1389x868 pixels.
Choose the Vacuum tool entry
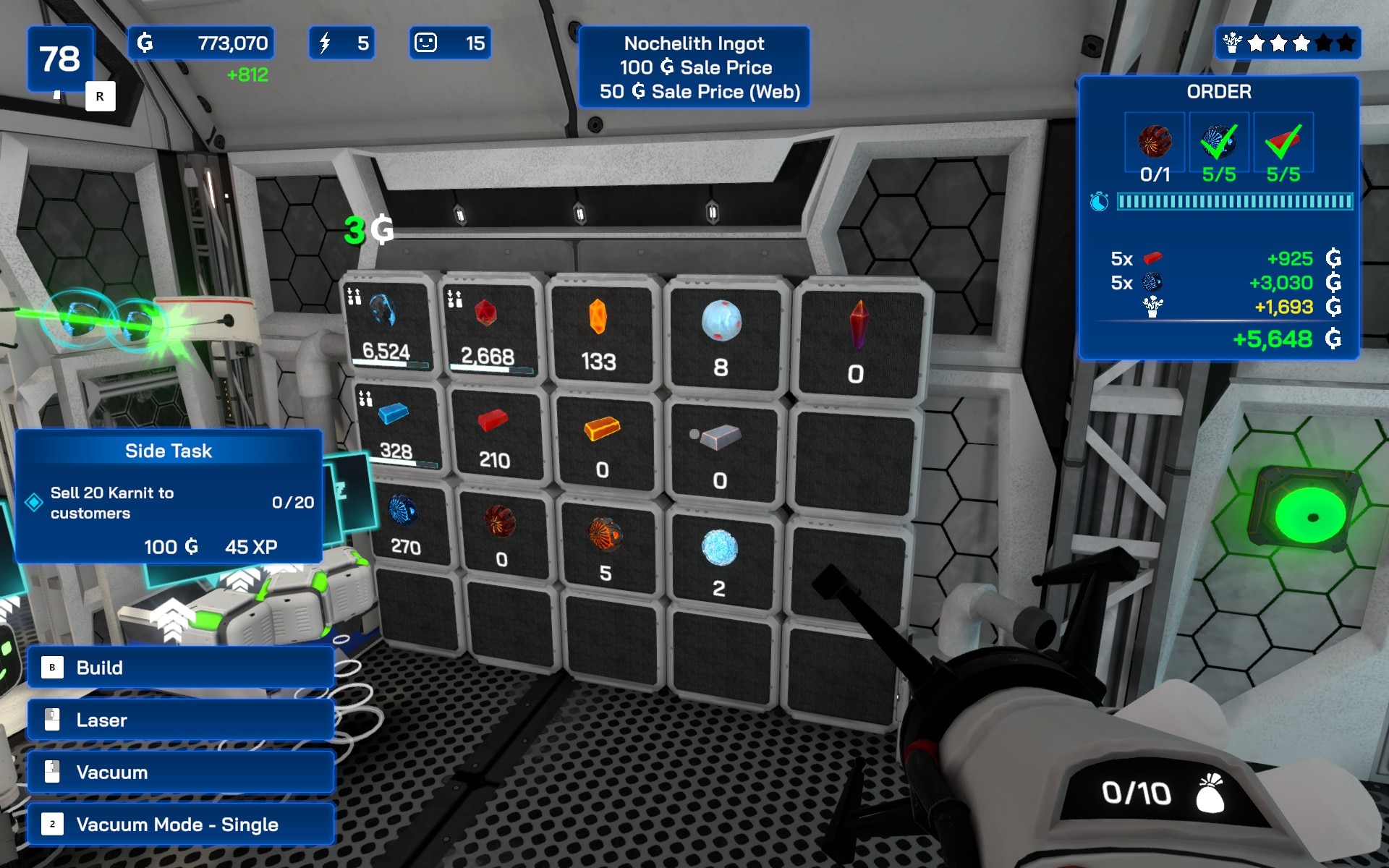click(x=181, y=772)
